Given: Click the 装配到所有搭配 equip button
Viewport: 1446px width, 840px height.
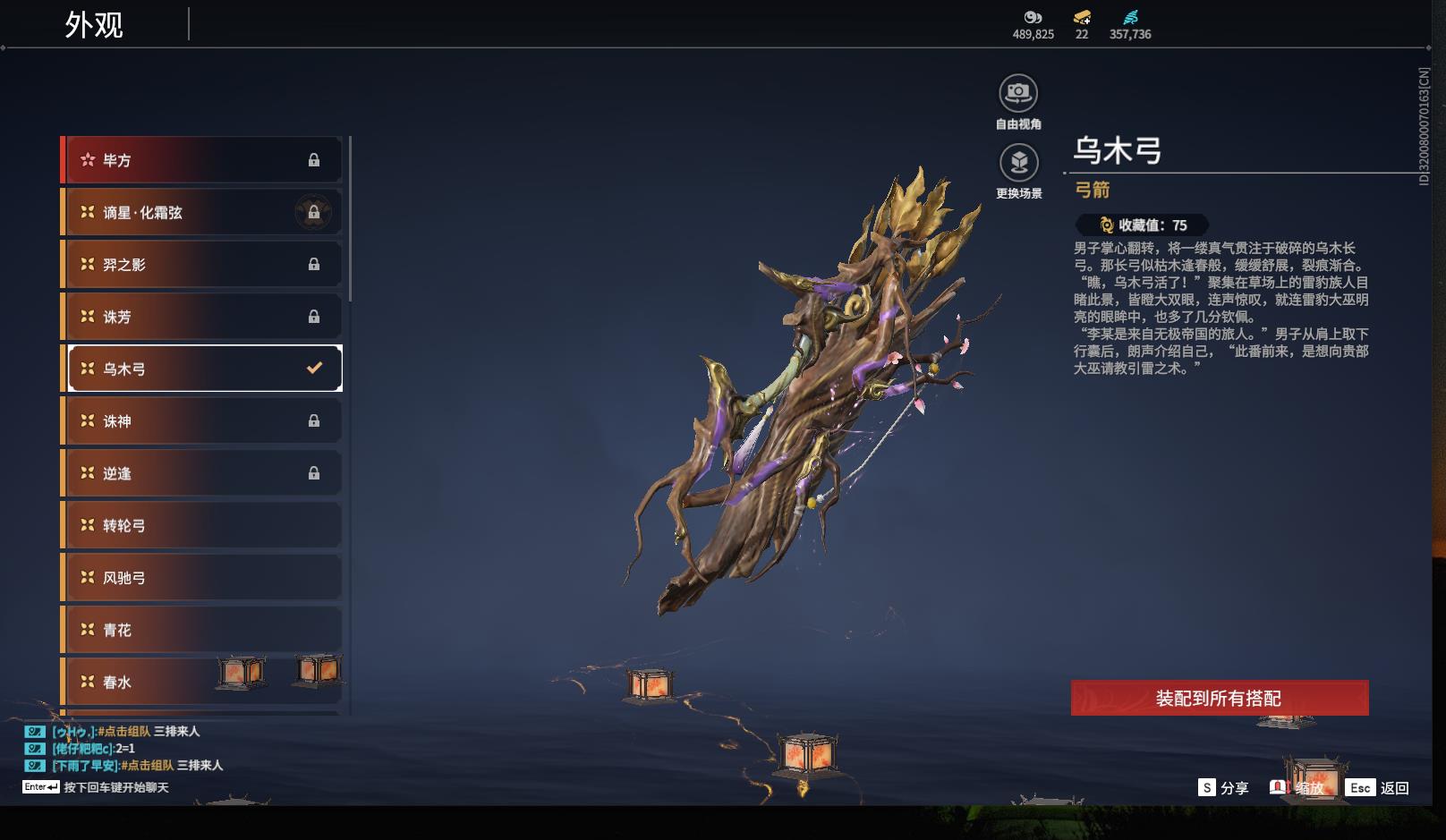Looking at the screenshot, I should pyautogui.click(x=1219, y=698).
